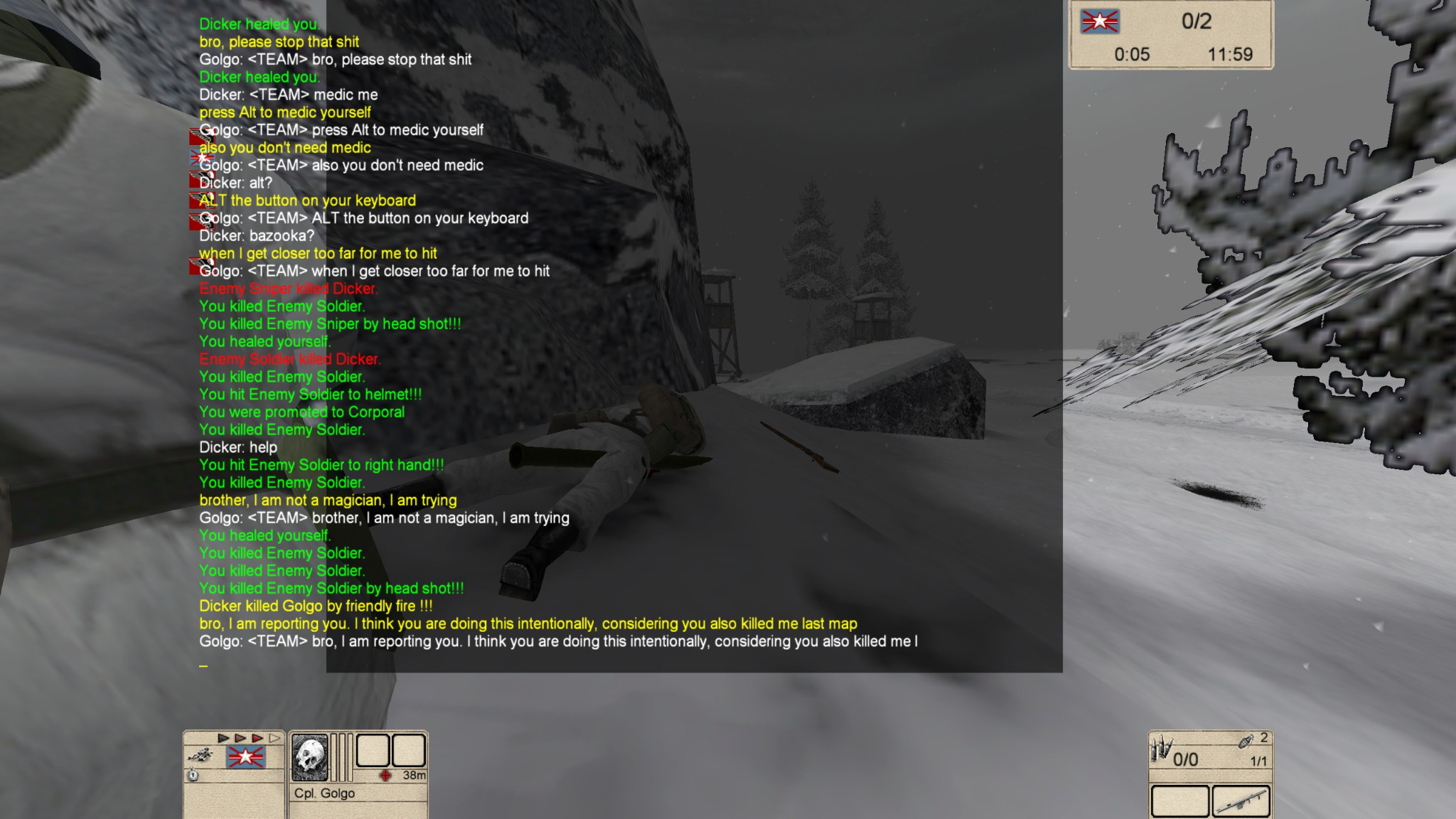Viewport: 1456px width, 819px height.
Task: Select the rocket launcher weapon slot
Action: point(1241,802)
